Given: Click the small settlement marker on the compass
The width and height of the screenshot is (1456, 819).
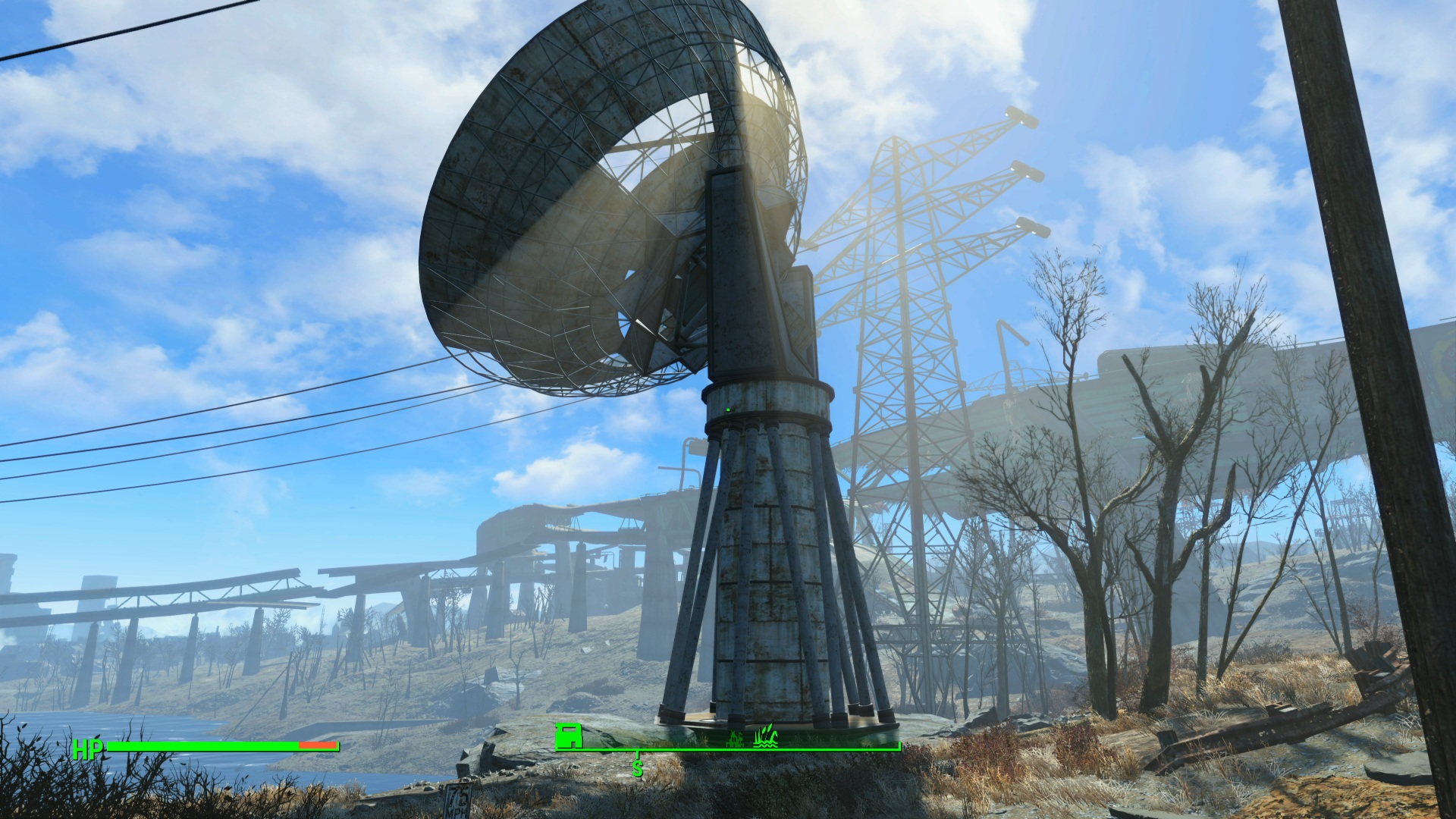Looking at the screenshot, I should point(736,741).
